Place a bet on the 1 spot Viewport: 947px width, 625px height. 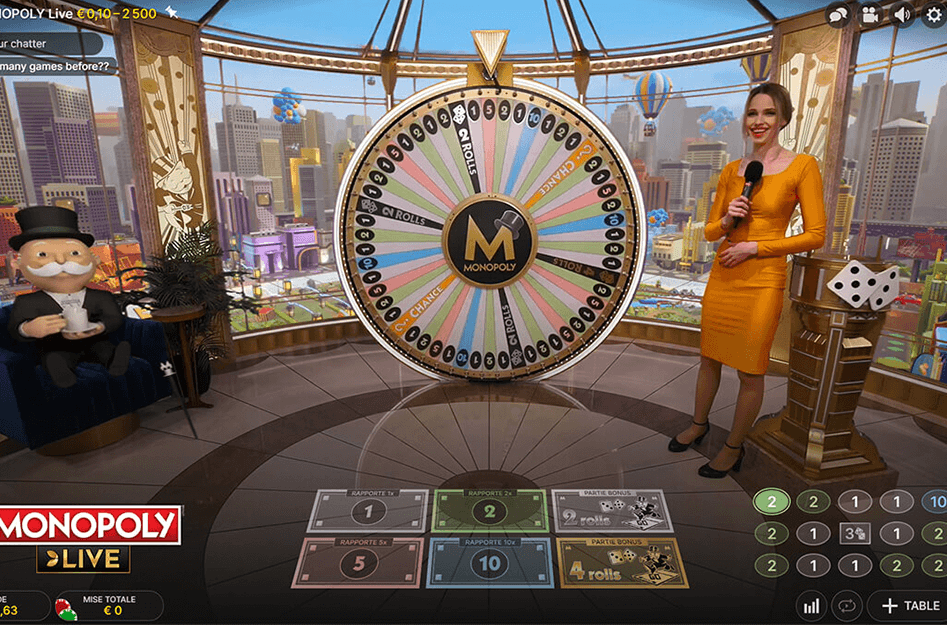click(x=367, y=512)
